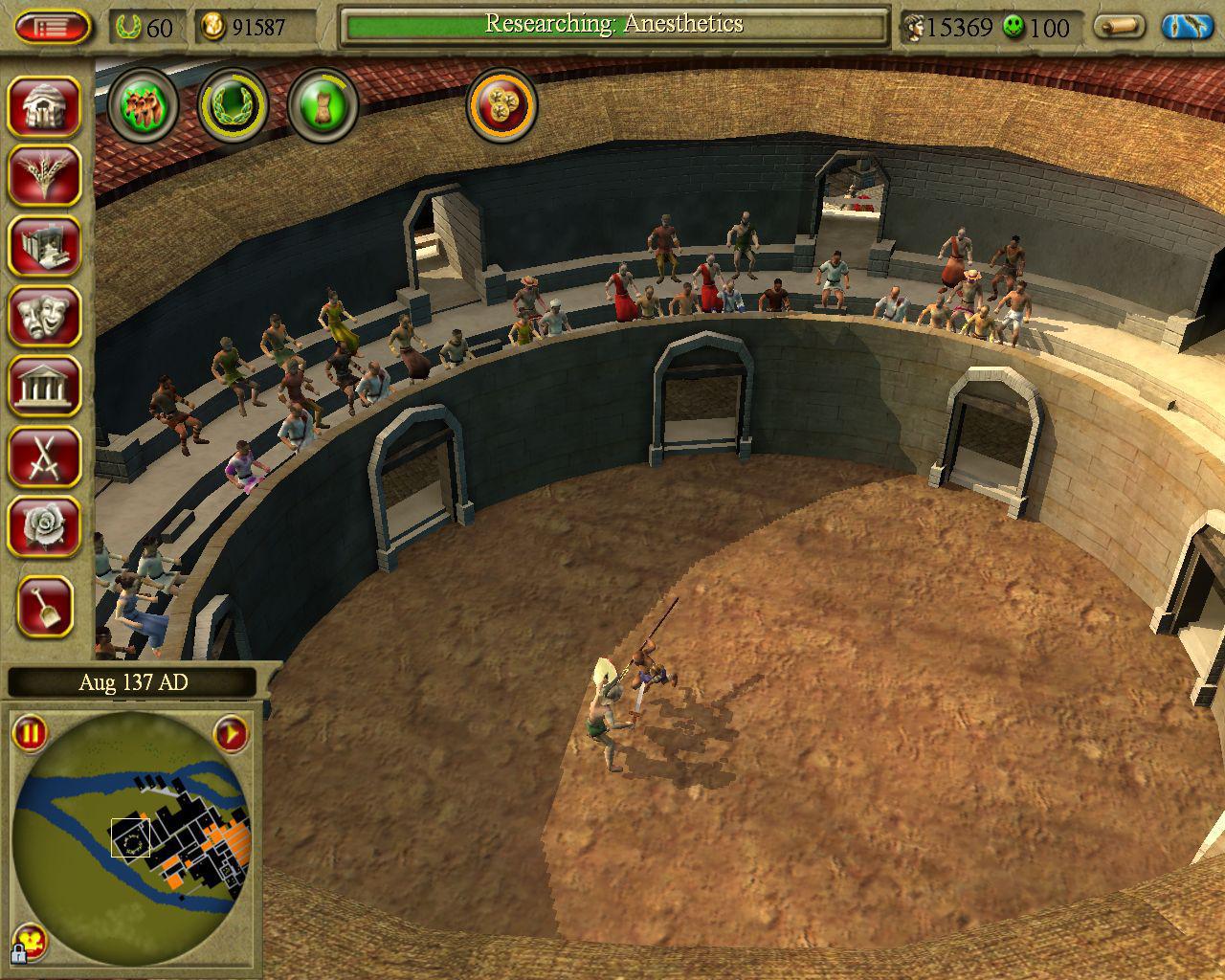Click the laurel wreath icon
This screenshot has height=980, width=1225.
tap(233, 103)
